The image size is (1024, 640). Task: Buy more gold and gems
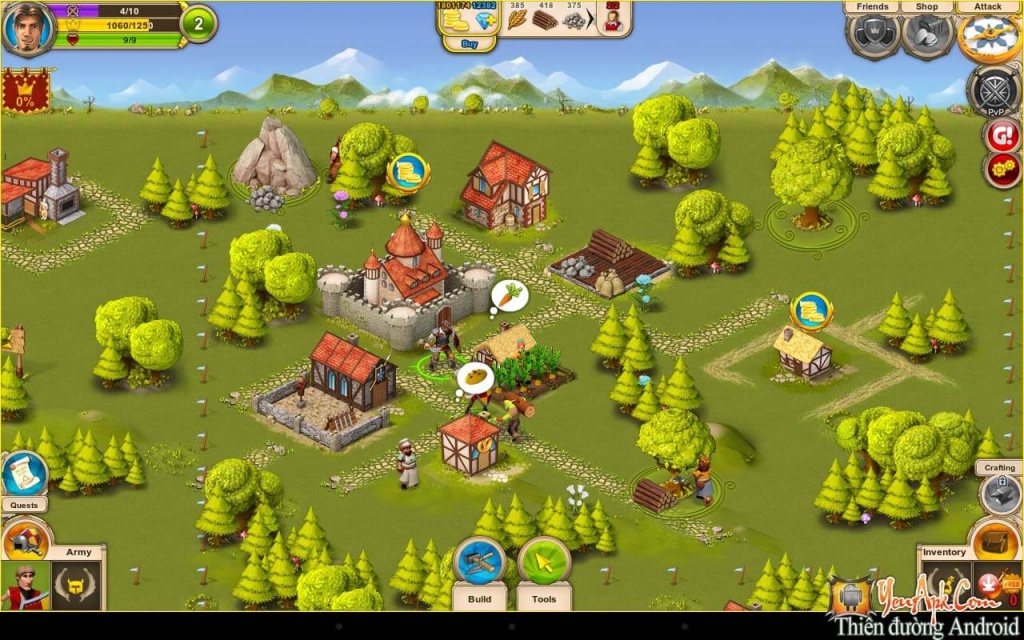pos(458,45)
